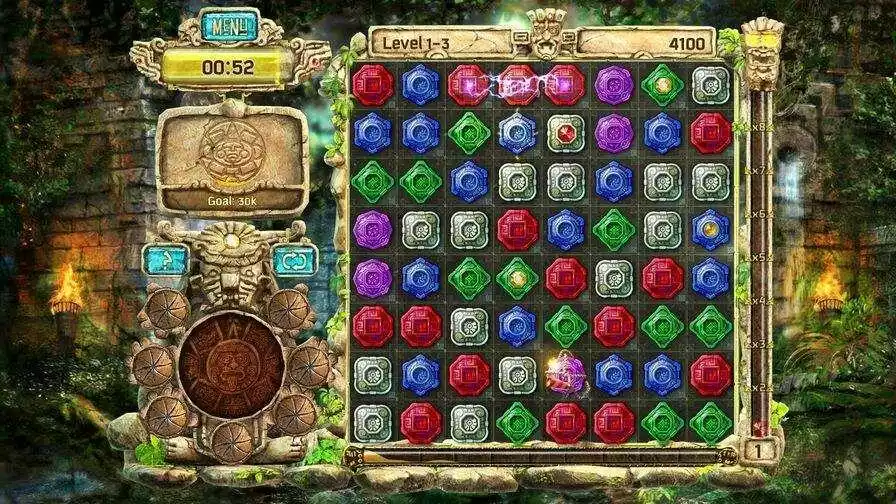Select the blue tile with yellow gem
The width and height of the screenshot is (896, 504).
(710, 229)
